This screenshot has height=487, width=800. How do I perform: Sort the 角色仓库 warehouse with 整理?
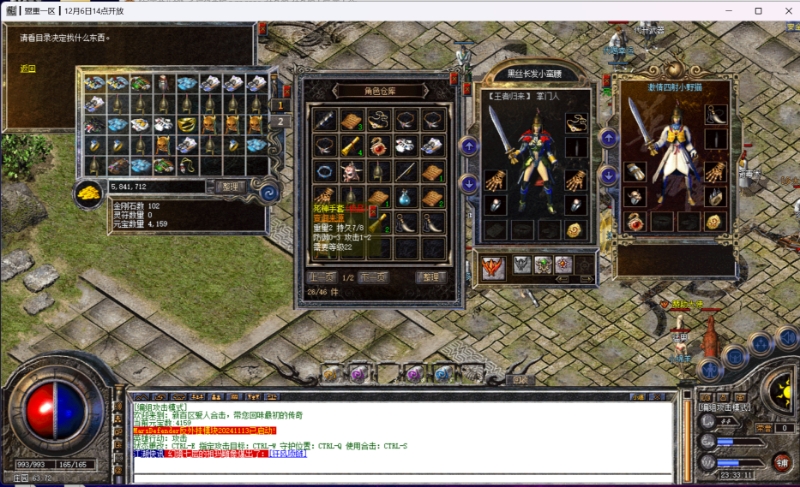[x=431, y=277]
